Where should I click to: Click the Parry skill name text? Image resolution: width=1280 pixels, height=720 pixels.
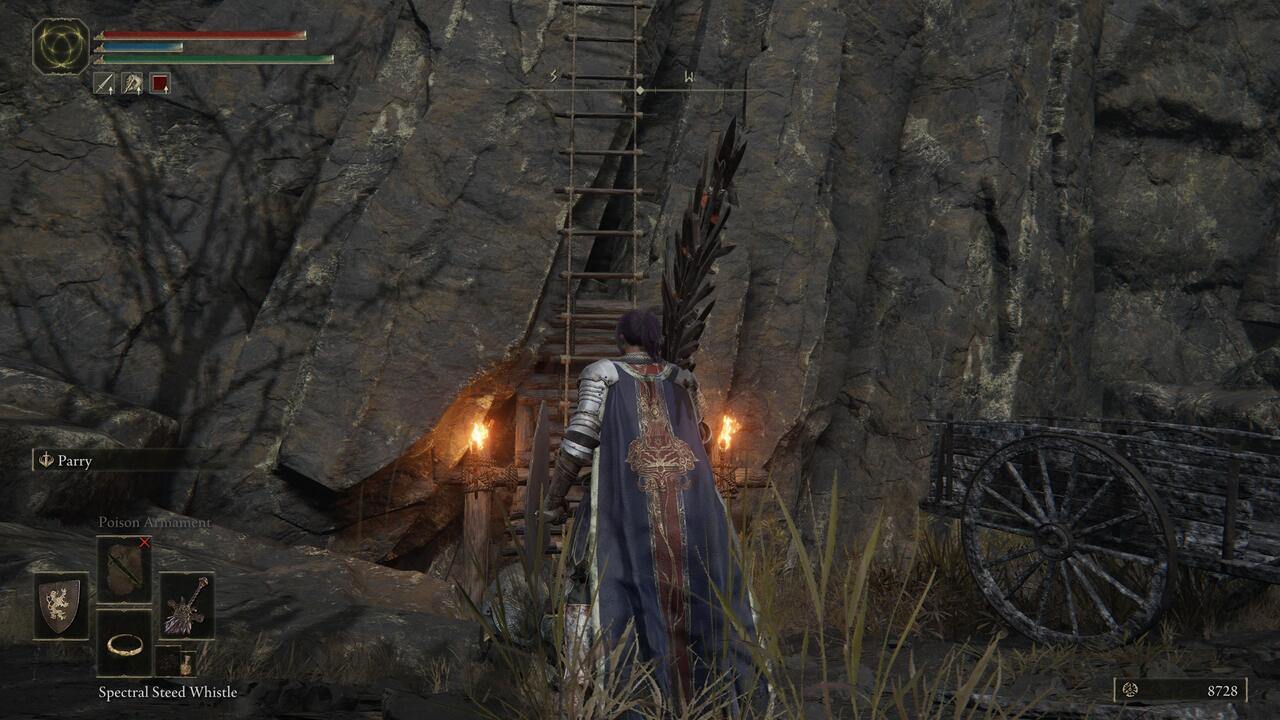point(78,460)
